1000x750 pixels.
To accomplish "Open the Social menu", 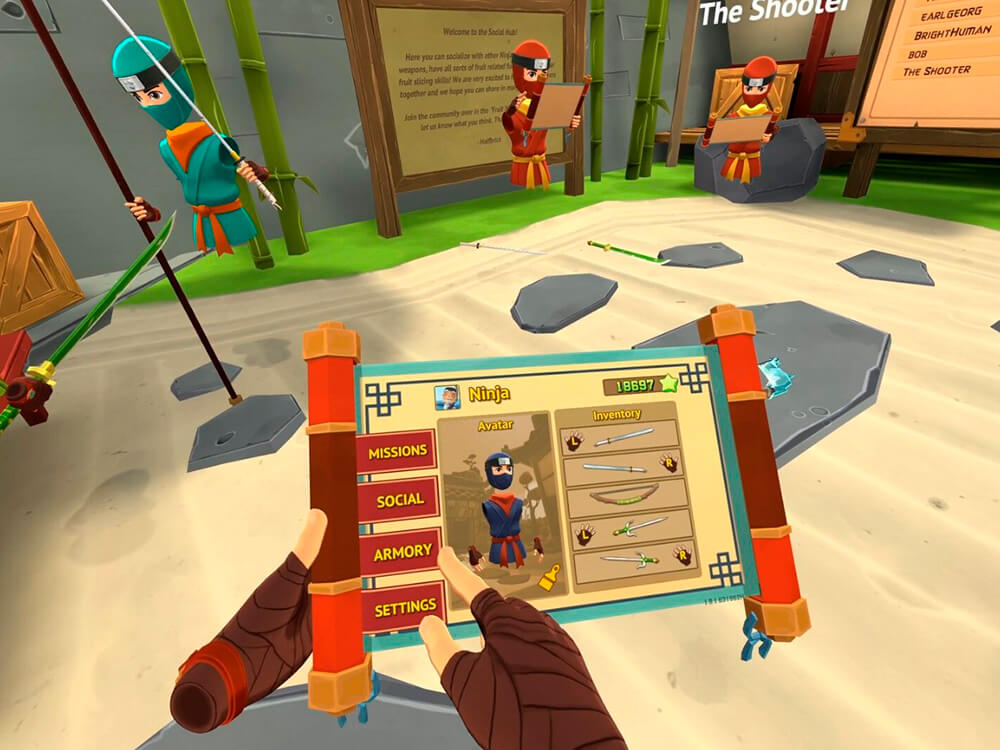I will click(400, 500).
